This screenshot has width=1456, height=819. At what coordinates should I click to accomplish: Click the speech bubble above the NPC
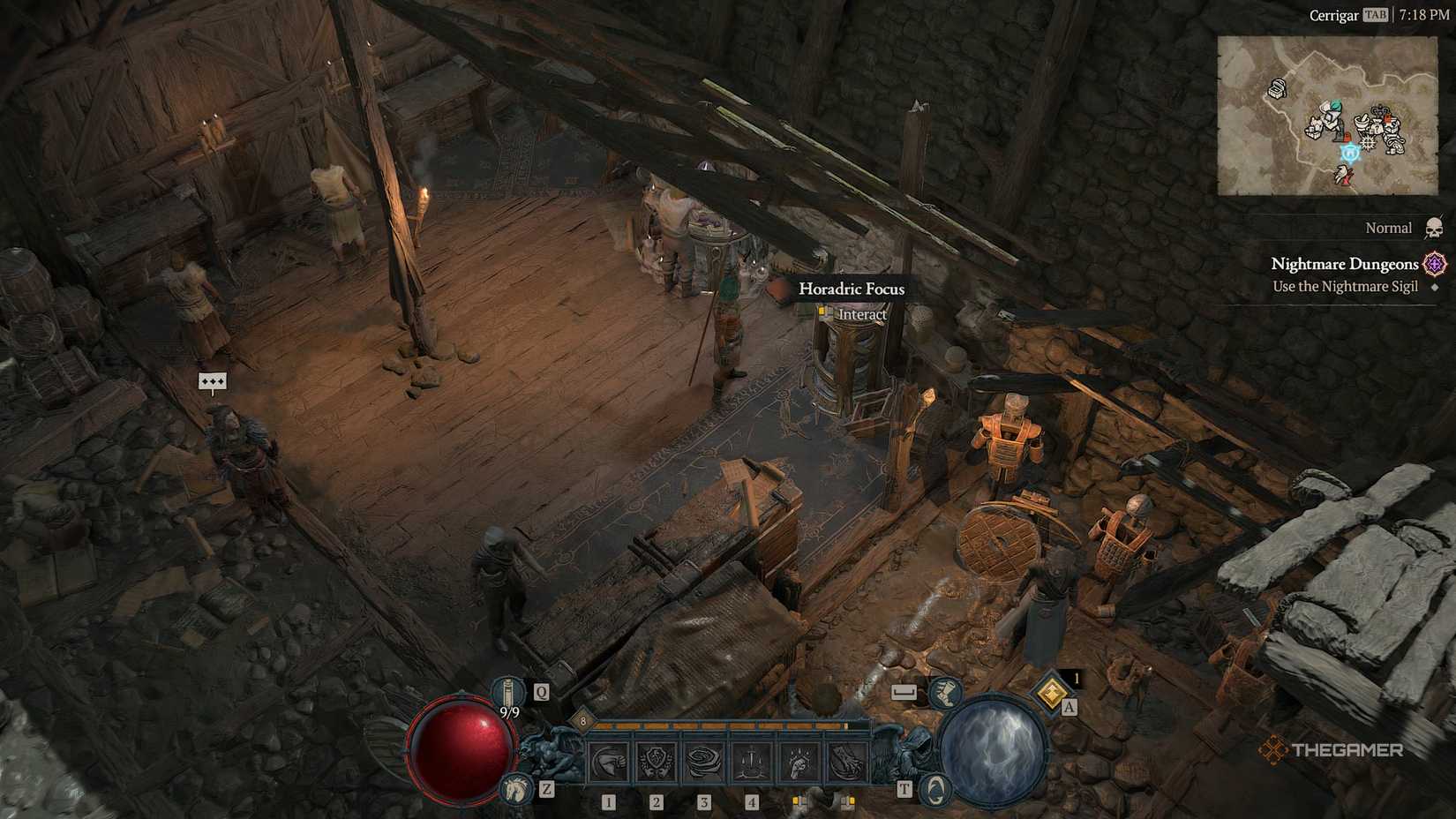pos(214,381)
